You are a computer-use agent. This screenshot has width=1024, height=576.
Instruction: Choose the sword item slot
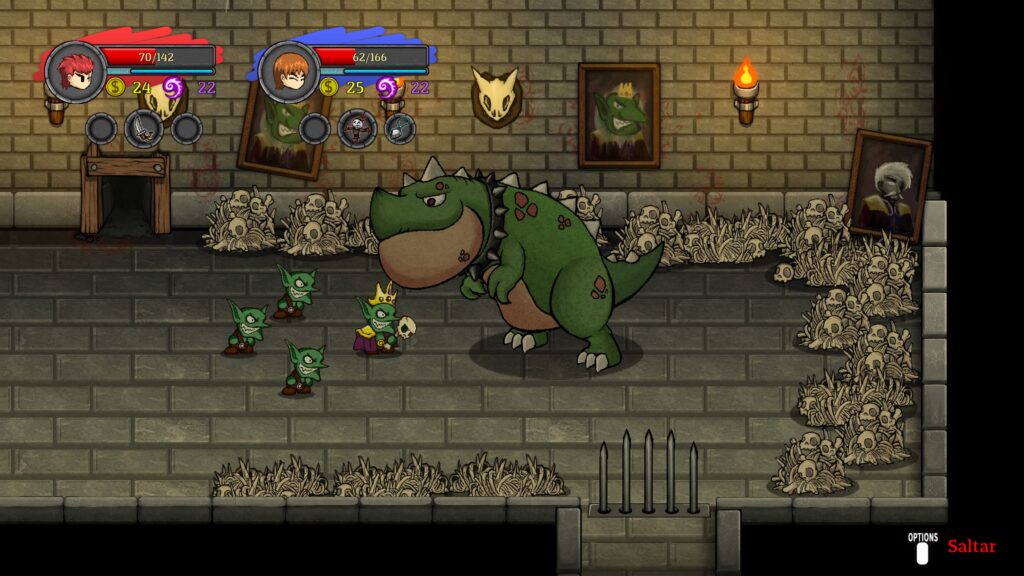coord(144,128)
